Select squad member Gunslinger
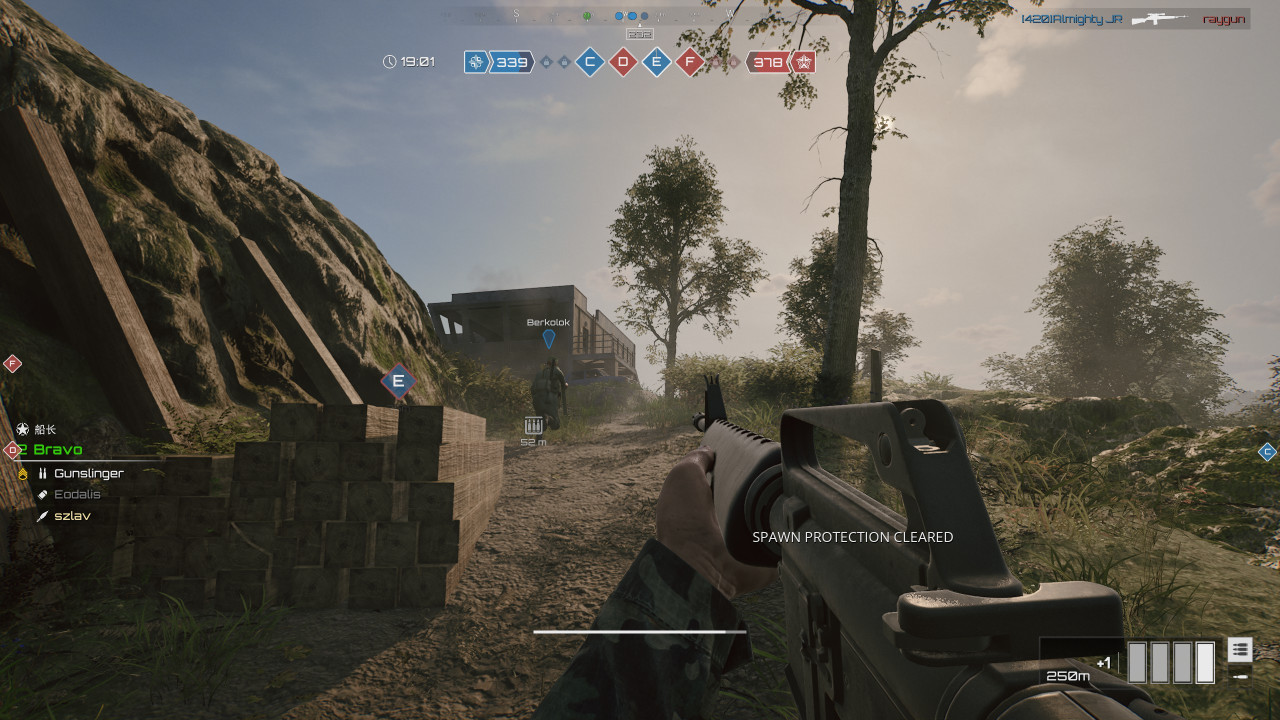The height and width of the screenshot is (720, 1280). 88,473
